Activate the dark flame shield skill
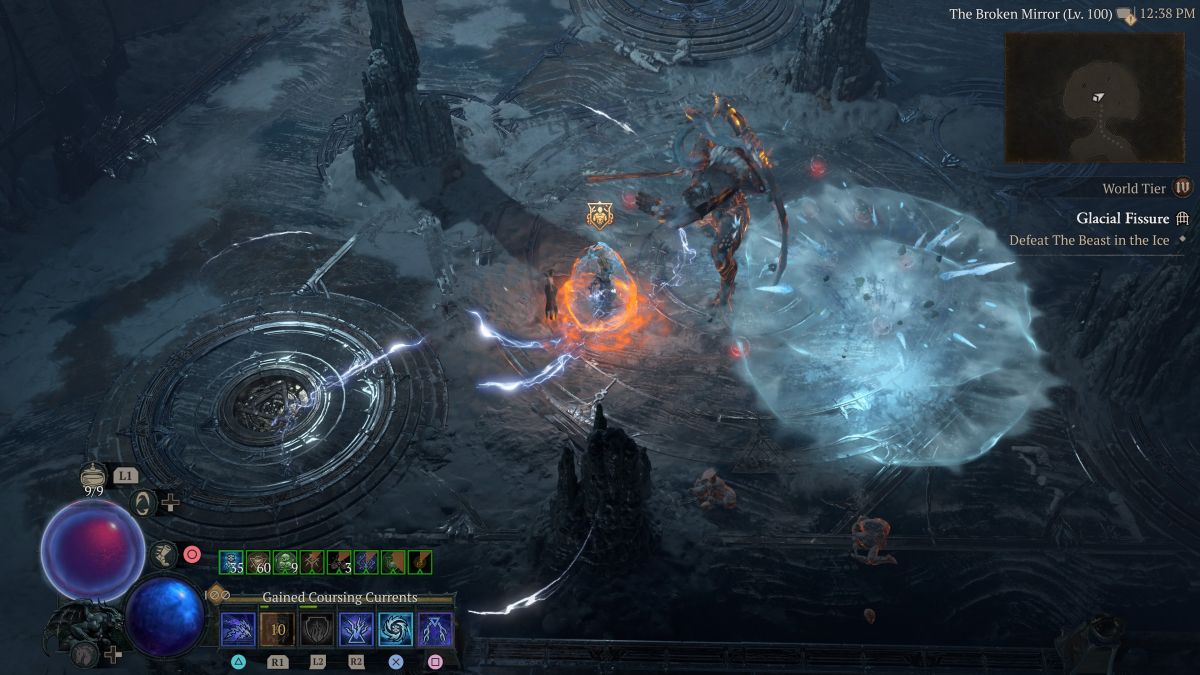This screenshot has width=1200, height=675. coord(316,630)
